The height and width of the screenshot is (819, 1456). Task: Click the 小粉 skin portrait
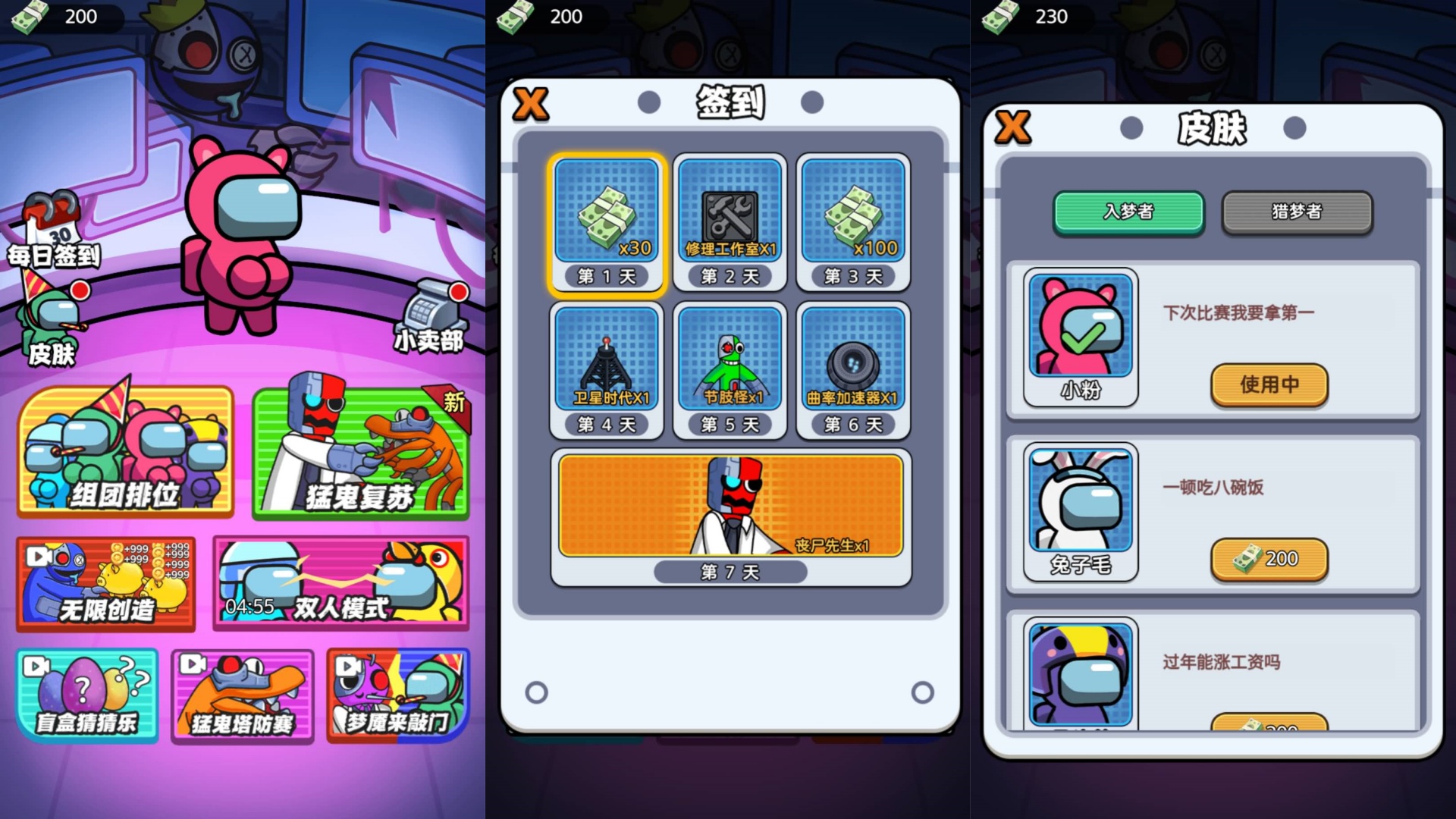[x=1080, y=328]
